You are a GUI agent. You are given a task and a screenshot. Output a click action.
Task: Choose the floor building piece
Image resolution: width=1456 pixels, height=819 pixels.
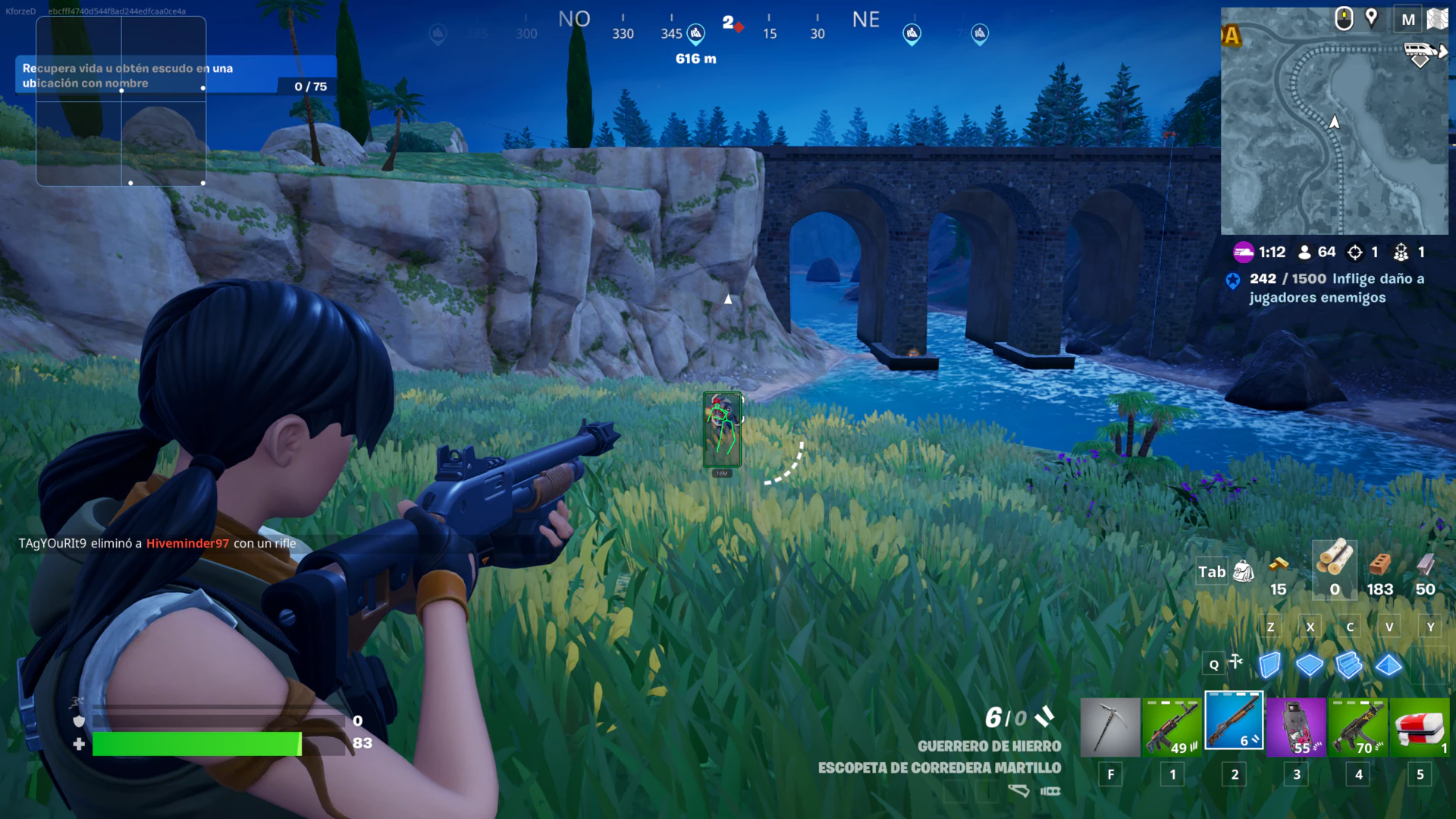(1310, 665)
